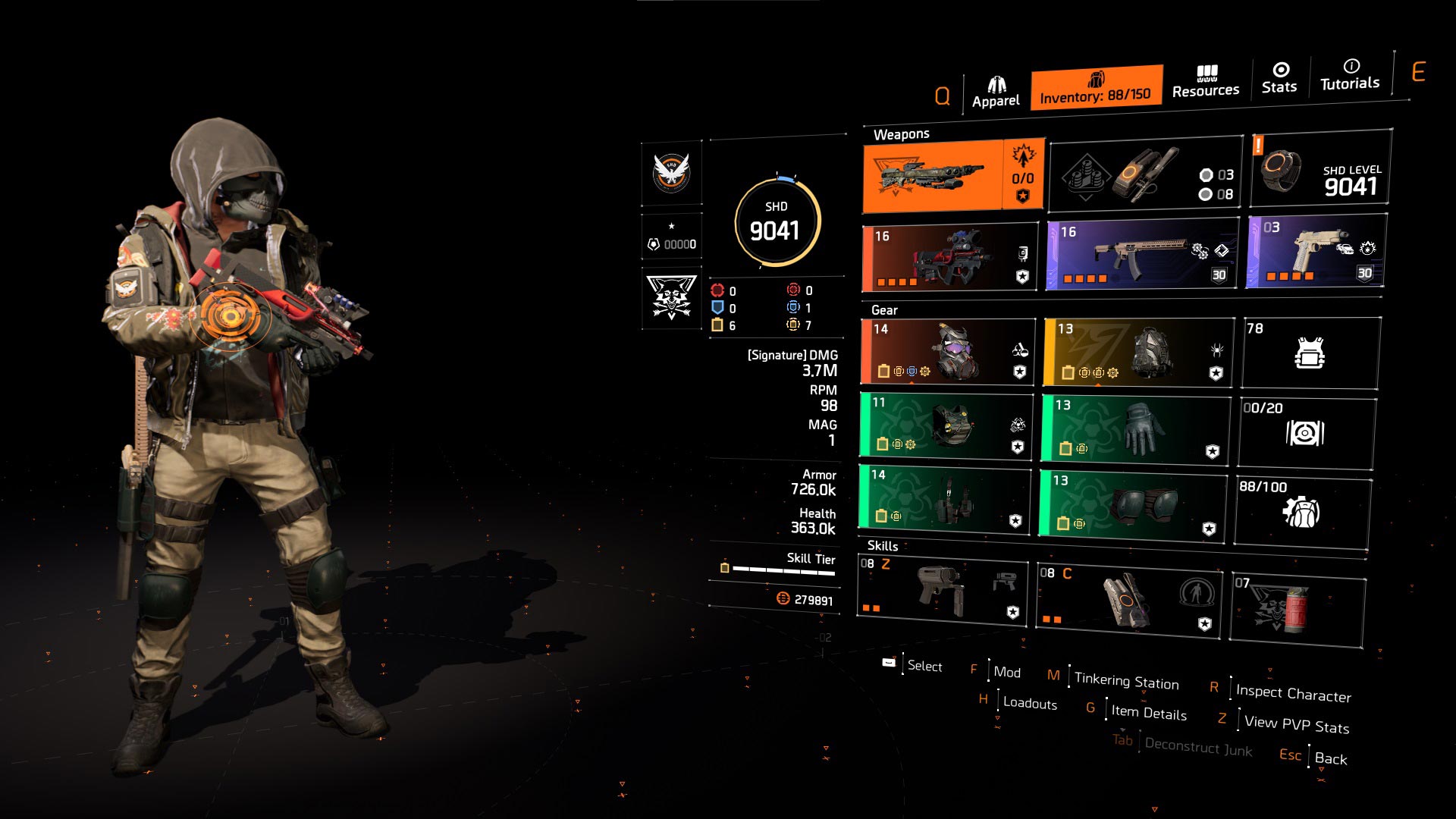
Task: Open the mask gear slot
Action: [948, 352]
